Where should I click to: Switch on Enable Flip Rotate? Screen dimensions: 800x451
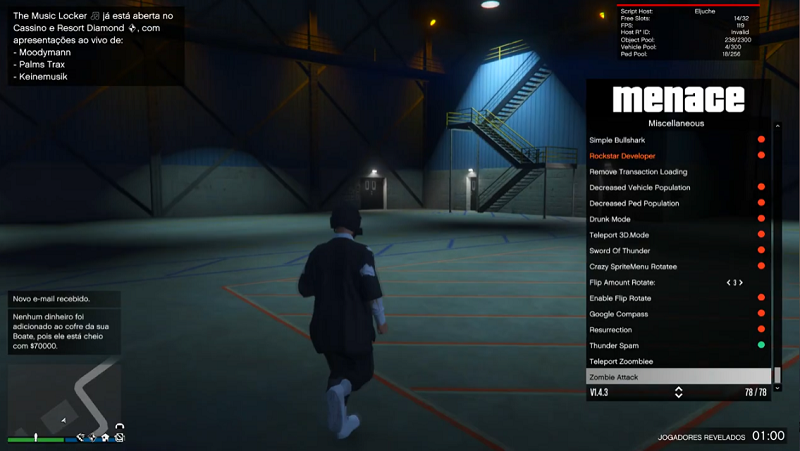760,298
